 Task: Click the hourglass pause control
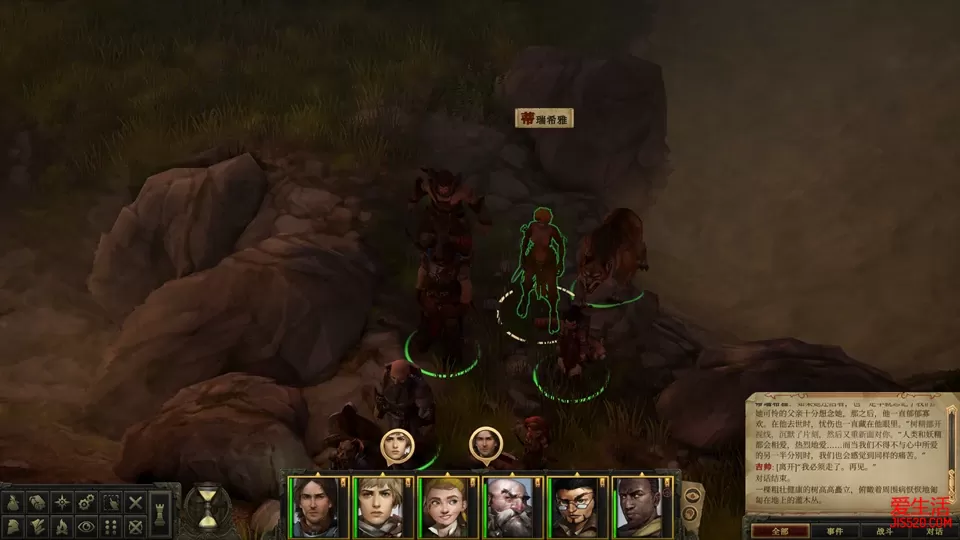[x=208, y=507]
